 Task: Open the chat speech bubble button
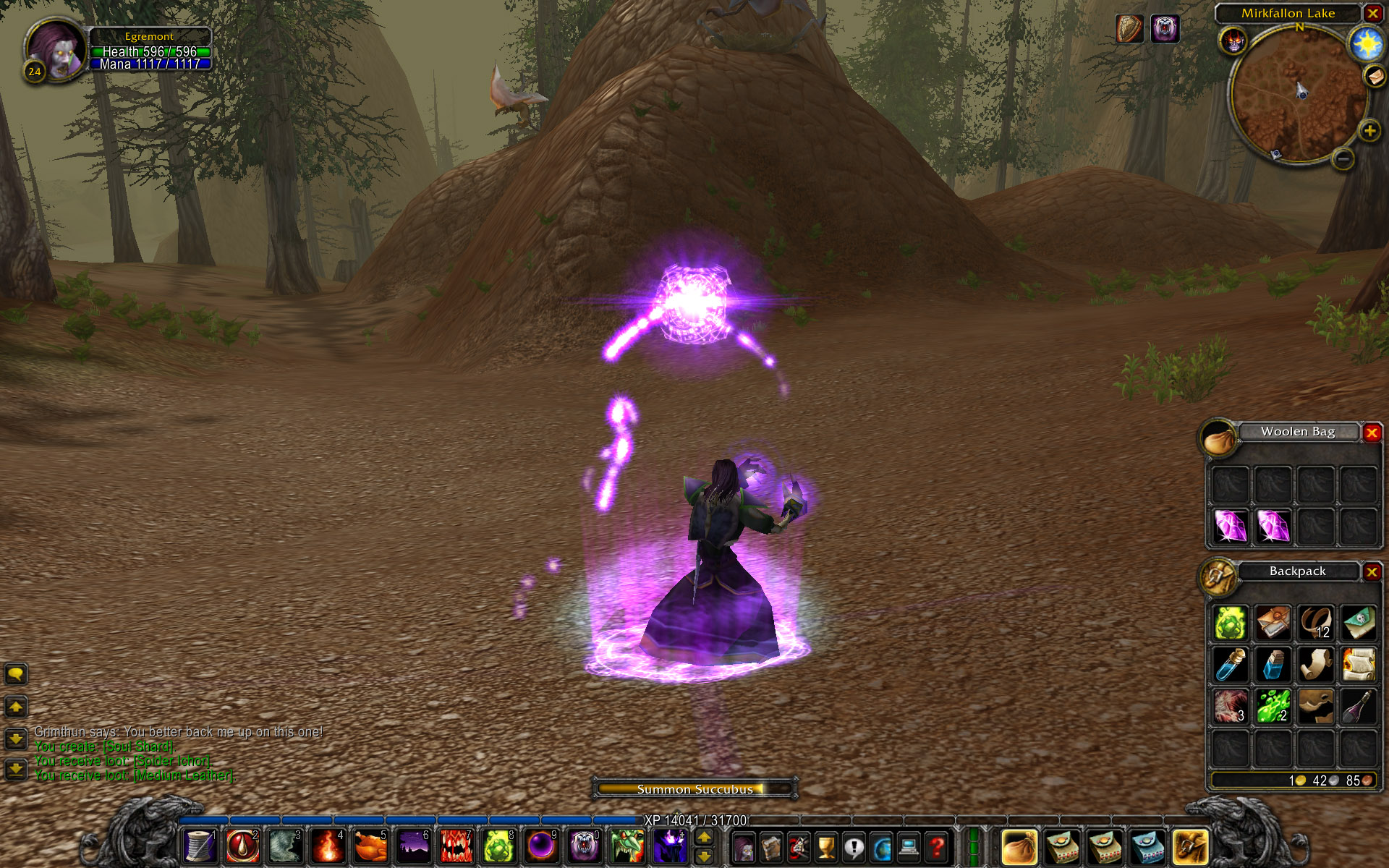click(16, 674)
